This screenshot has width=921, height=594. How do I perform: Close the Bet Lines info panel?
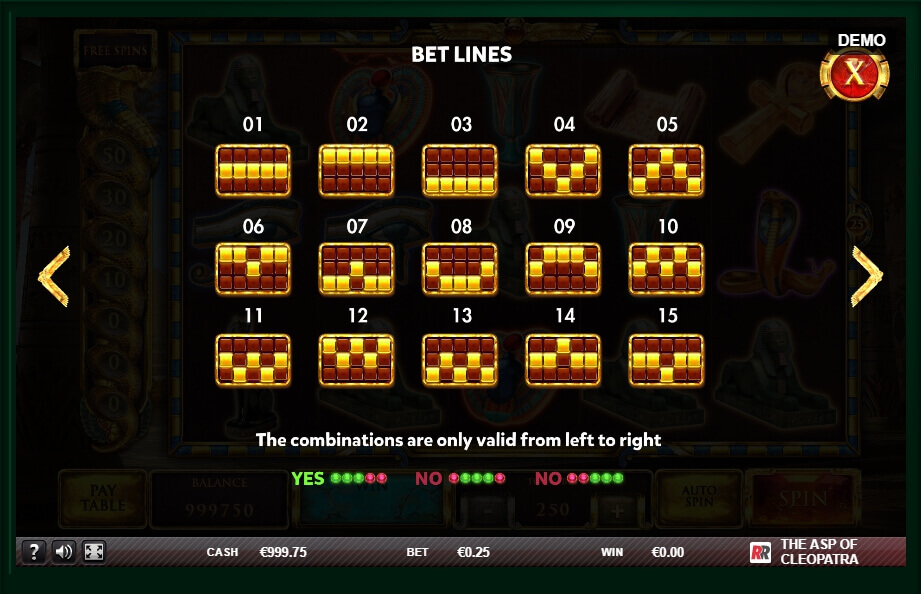[854, 74]
